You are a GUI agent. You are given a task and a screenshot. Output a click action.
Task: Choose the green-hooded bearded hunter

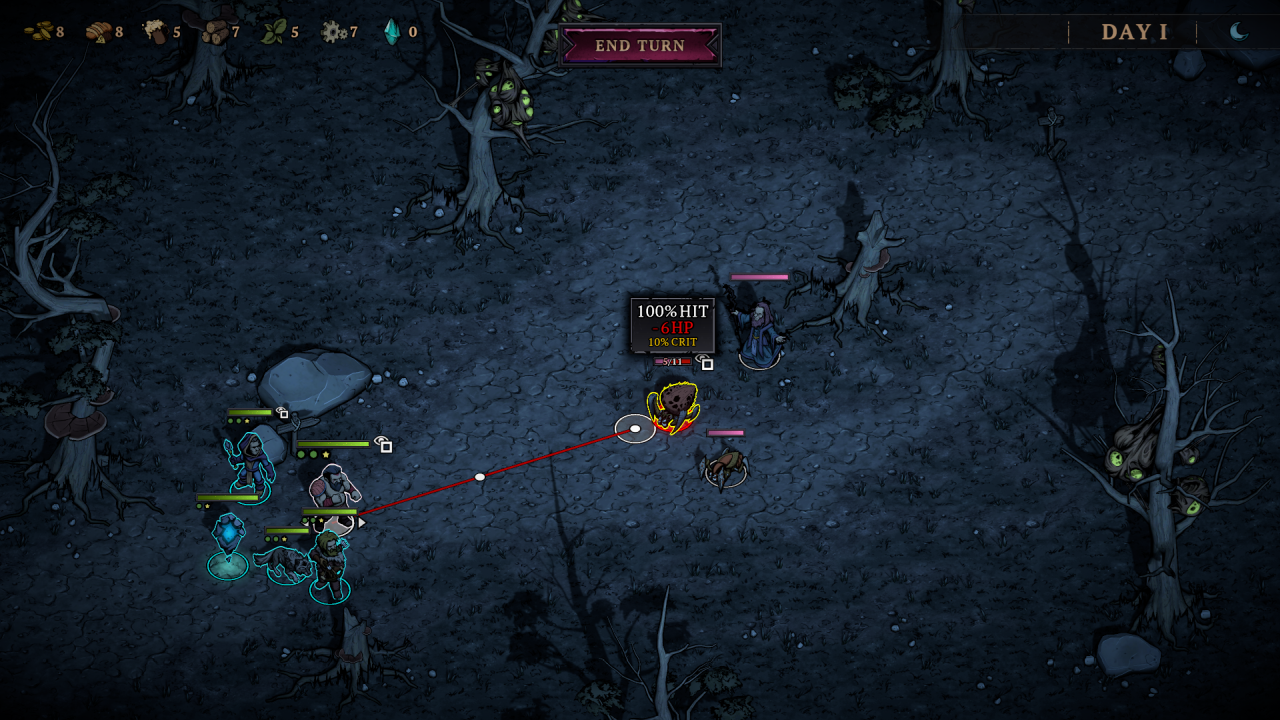point(329,565)
